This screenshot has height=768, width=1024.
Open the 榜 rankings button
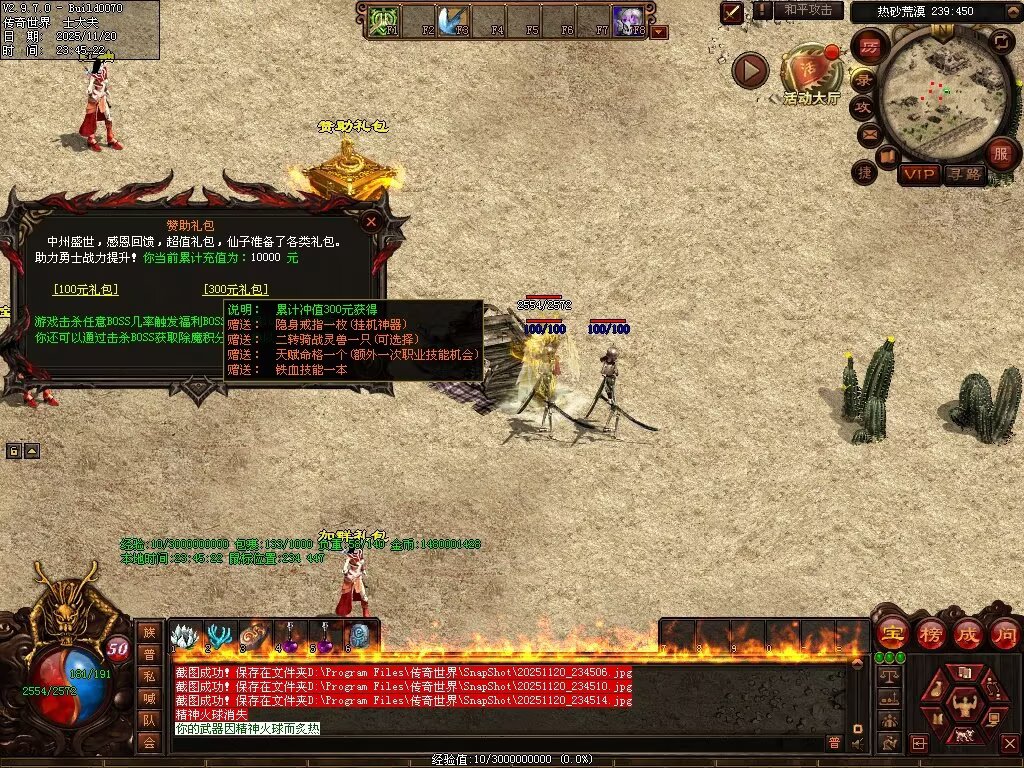click(930, 633)
